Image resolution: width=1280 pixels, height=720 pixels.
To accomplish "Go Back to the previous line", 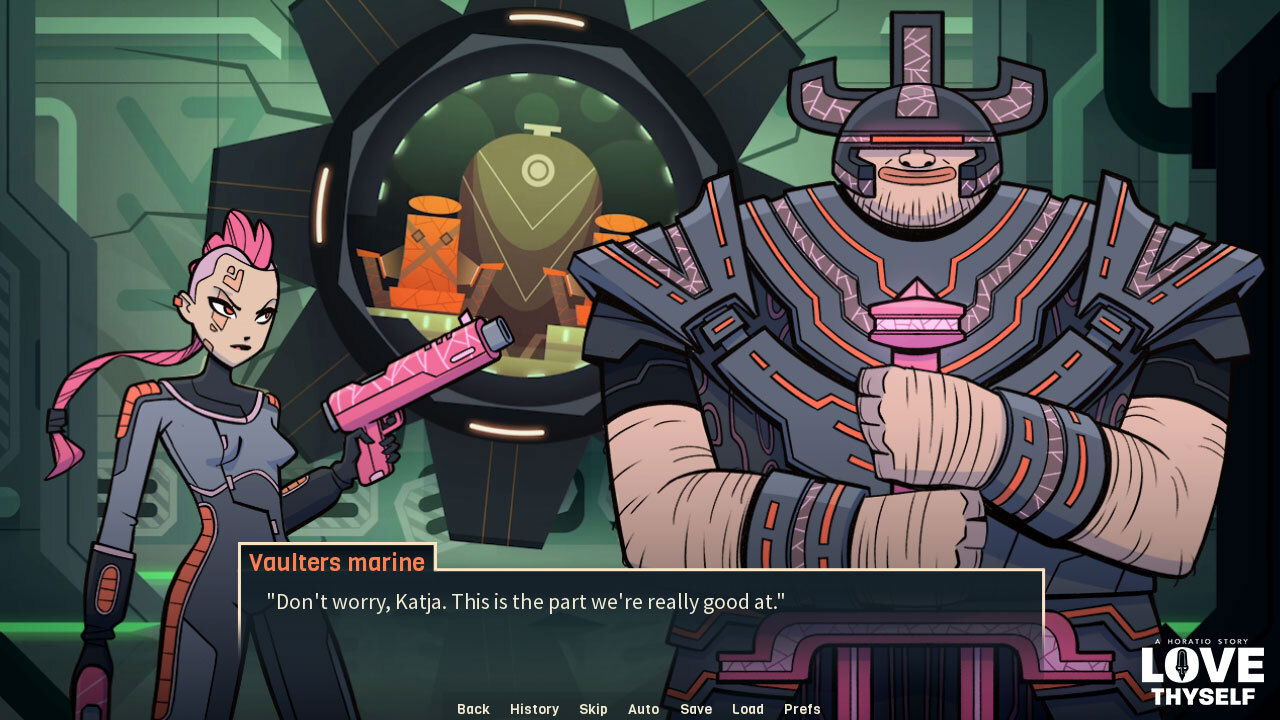I will point(473,709).
